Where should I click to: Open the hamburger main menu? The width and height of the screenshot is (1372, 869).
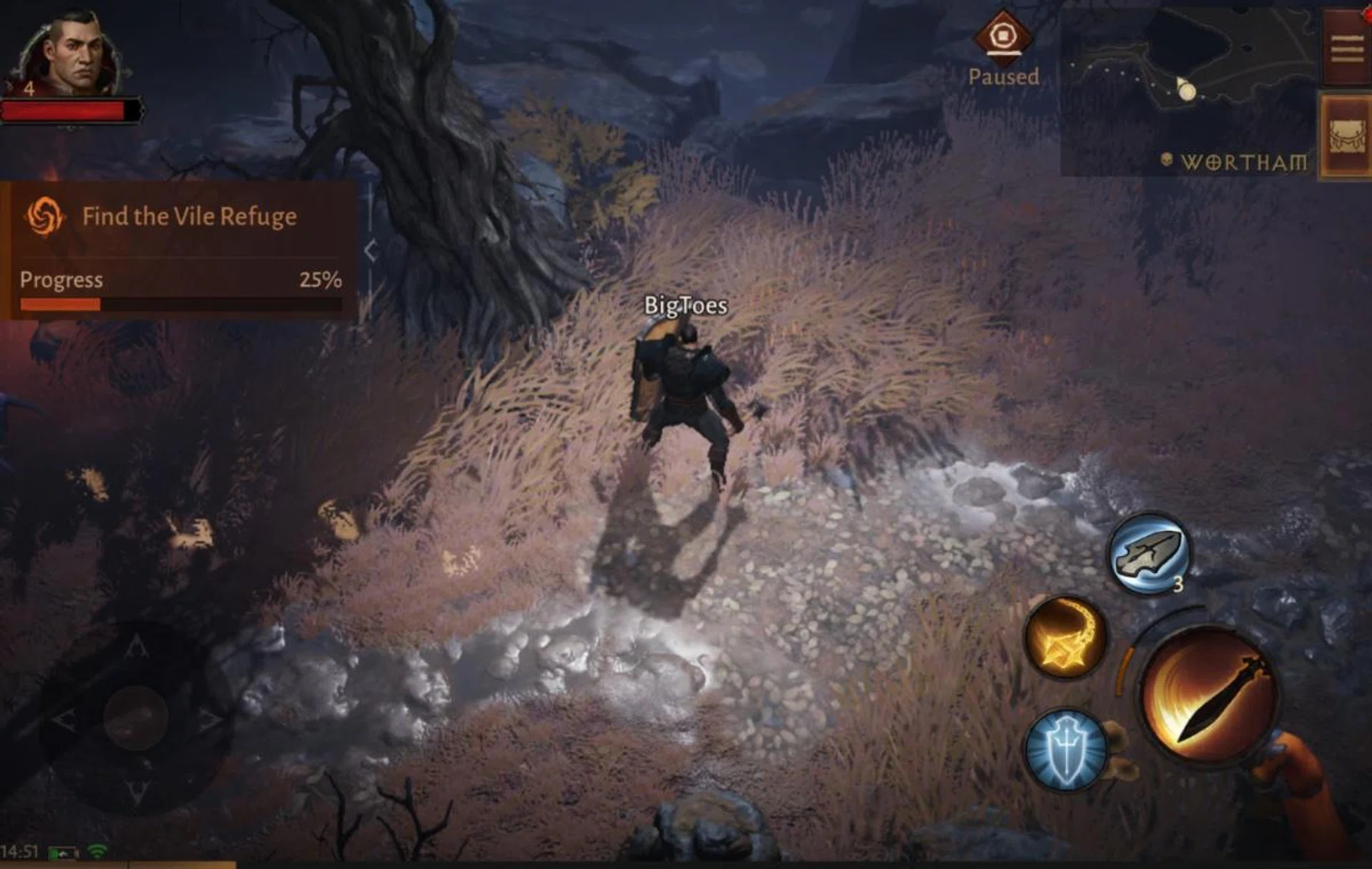[1346, 49]
